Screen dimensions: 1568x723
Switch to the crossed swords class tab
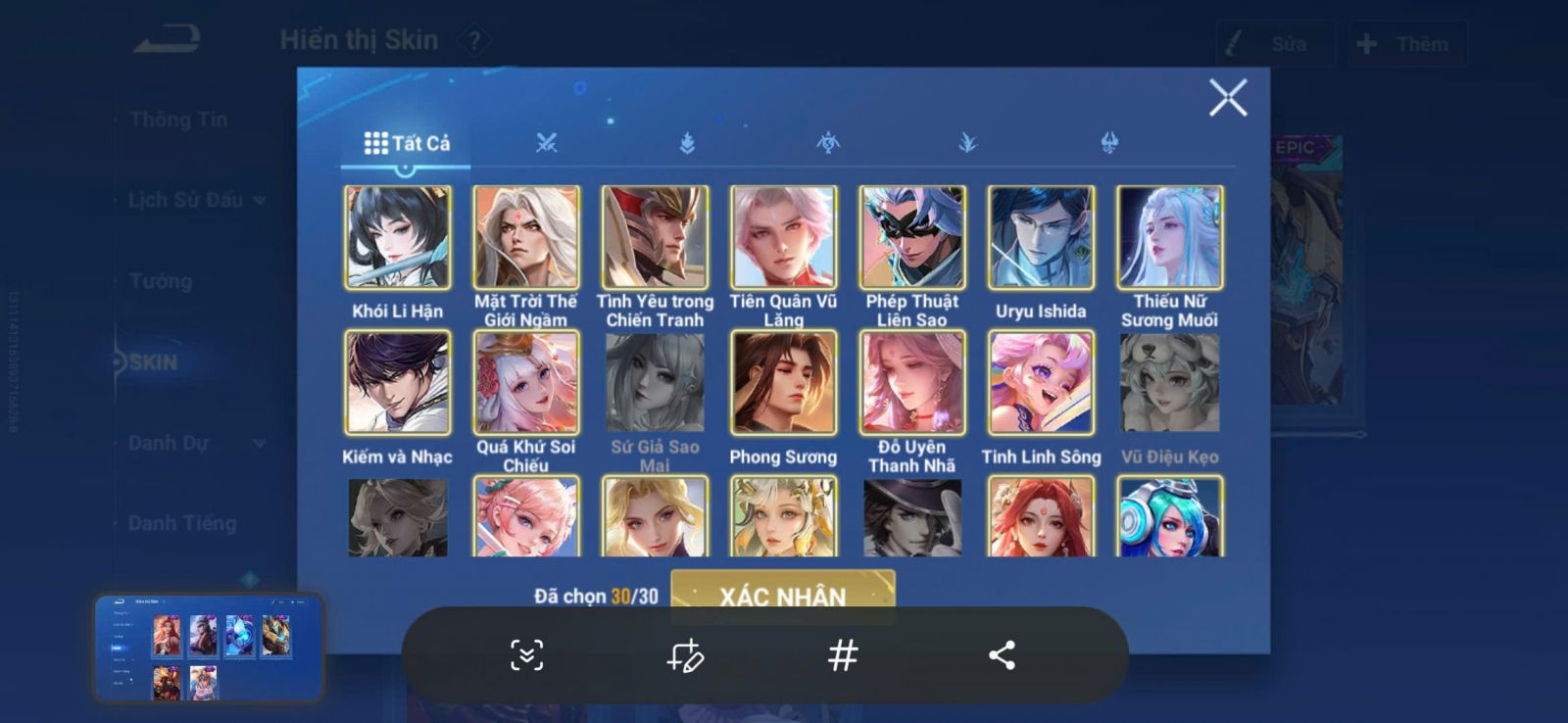(x=546, y=143)
